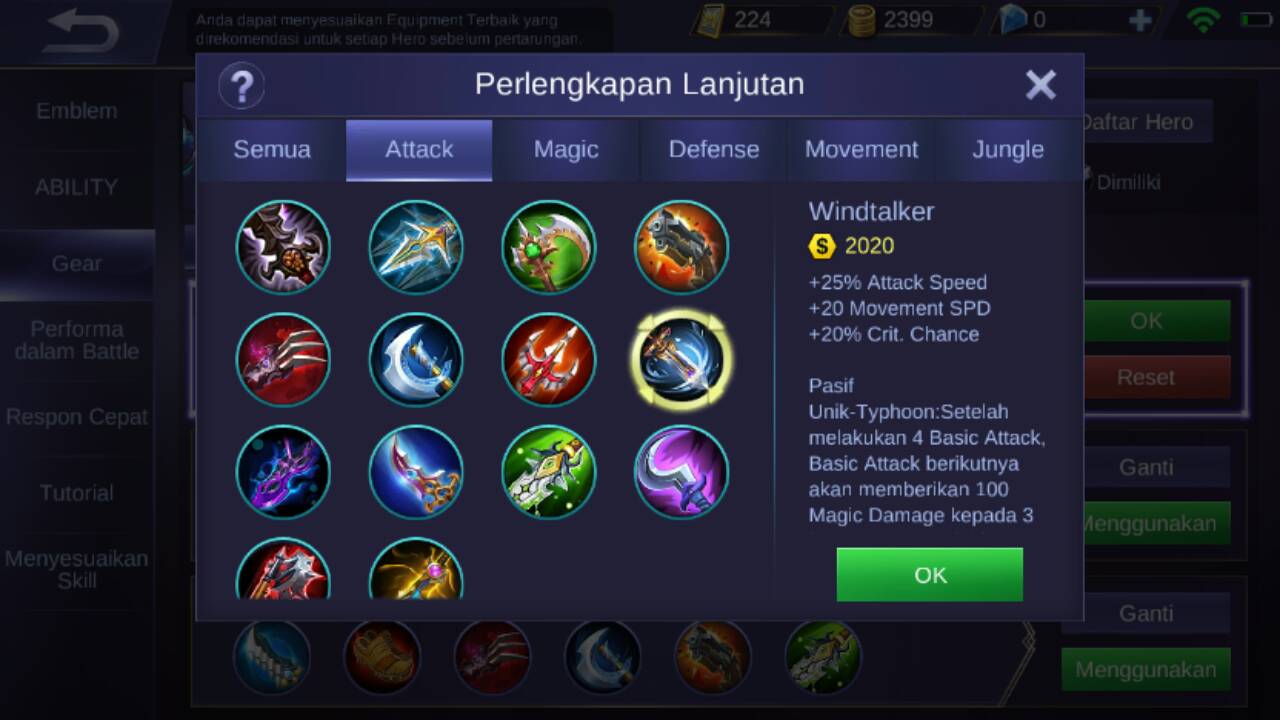Open the Emblem menu entry
This screenshot has width=1280, height=720.
point(77,111)
